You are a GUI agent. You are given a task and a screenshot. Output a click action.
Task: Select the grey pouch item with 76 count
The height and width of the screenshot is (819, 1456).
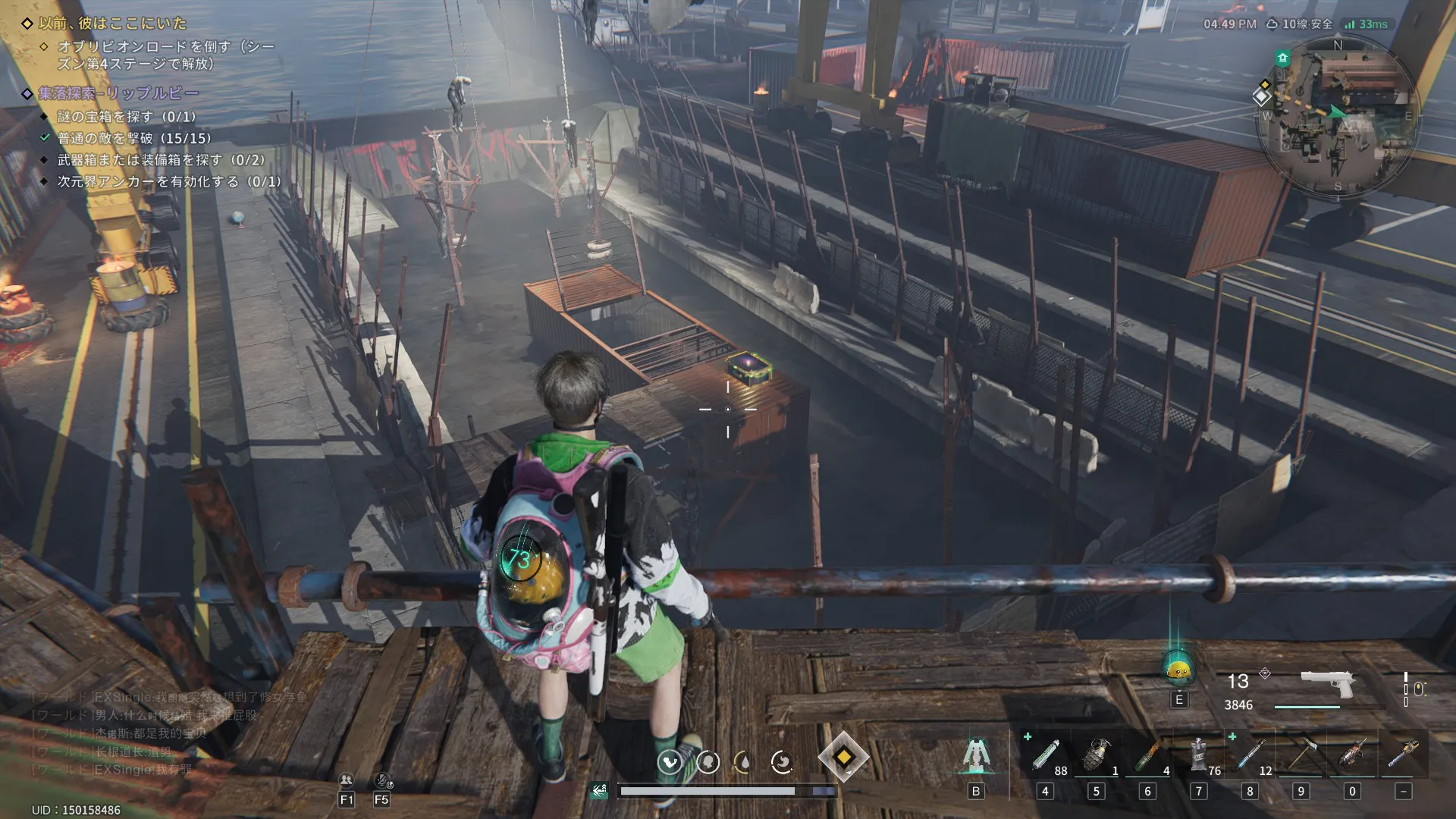tap(1198, 756)
